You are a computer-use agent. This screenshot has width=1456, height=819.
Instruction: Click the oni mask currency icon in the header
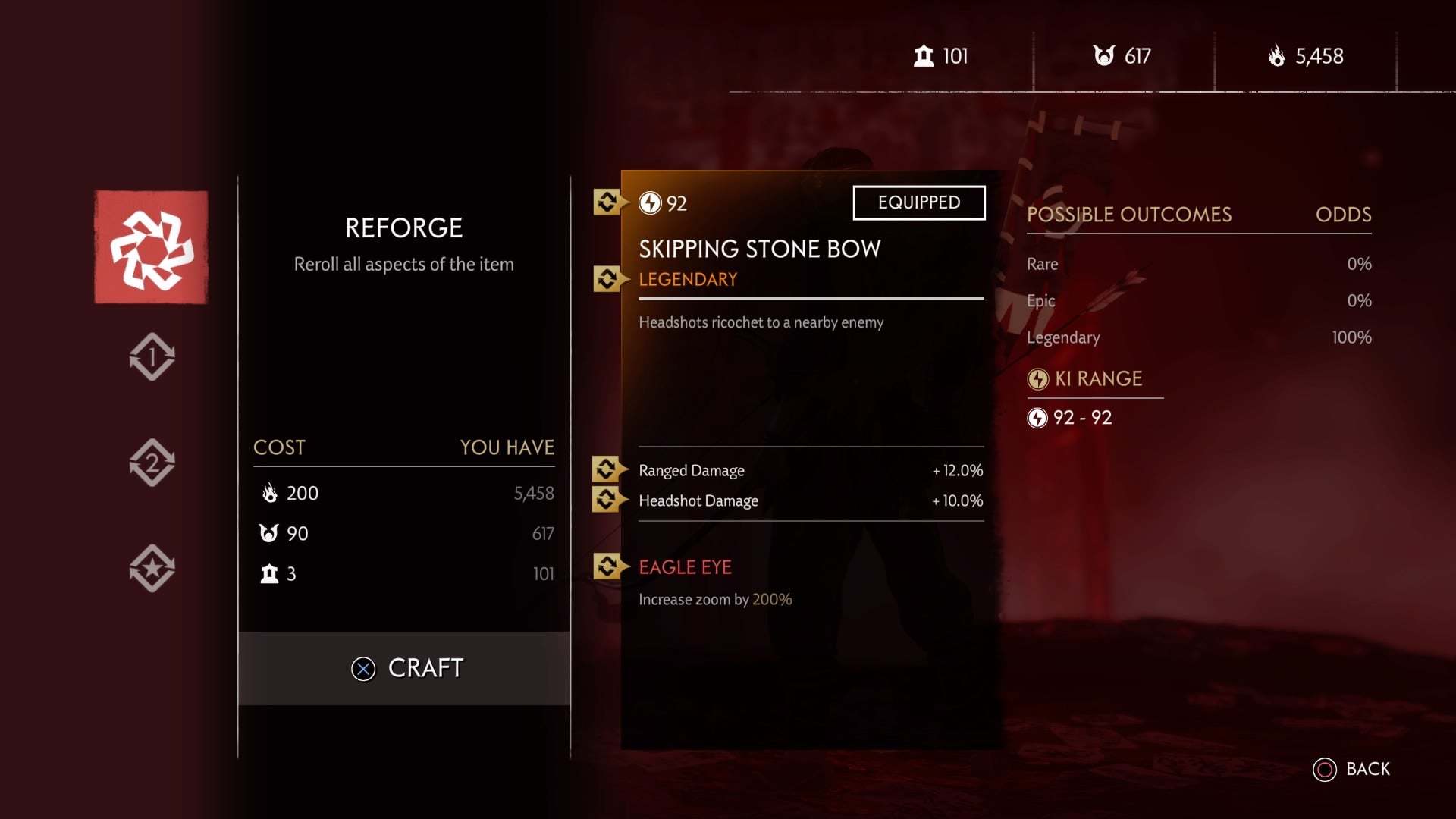(x=1106, y=55)
